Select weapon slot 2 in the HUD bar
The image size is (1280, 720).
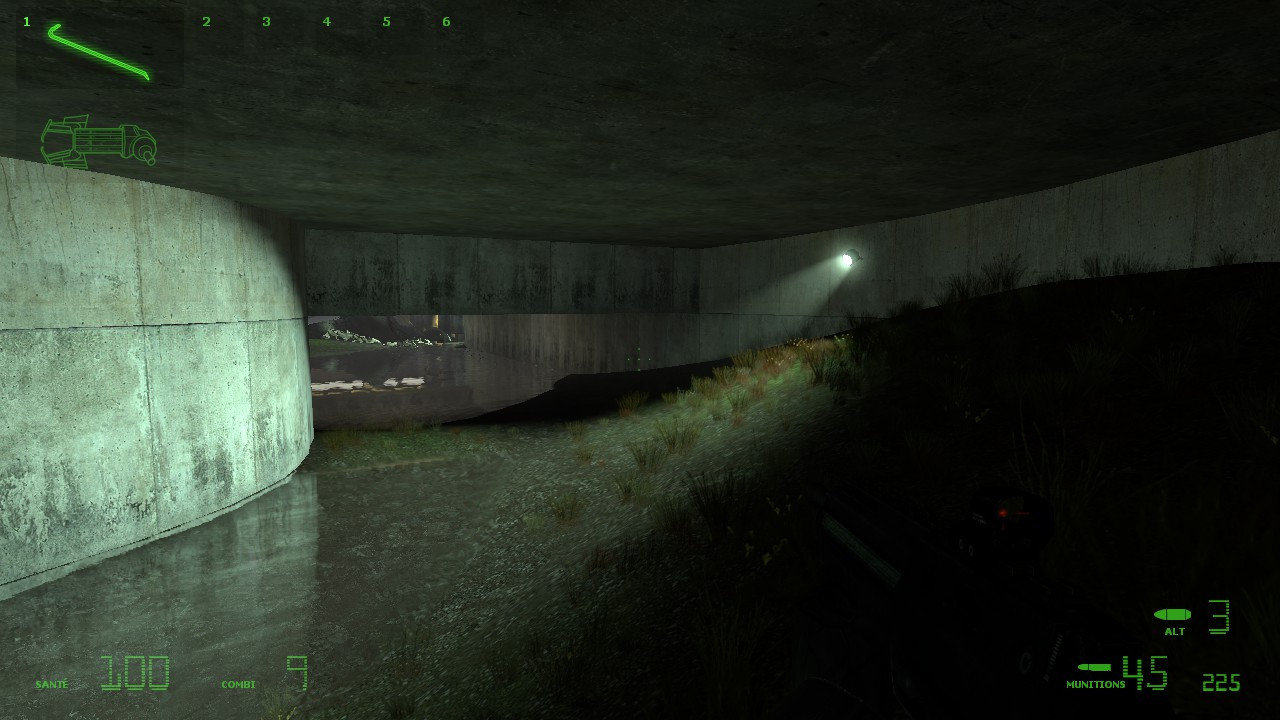207,20
